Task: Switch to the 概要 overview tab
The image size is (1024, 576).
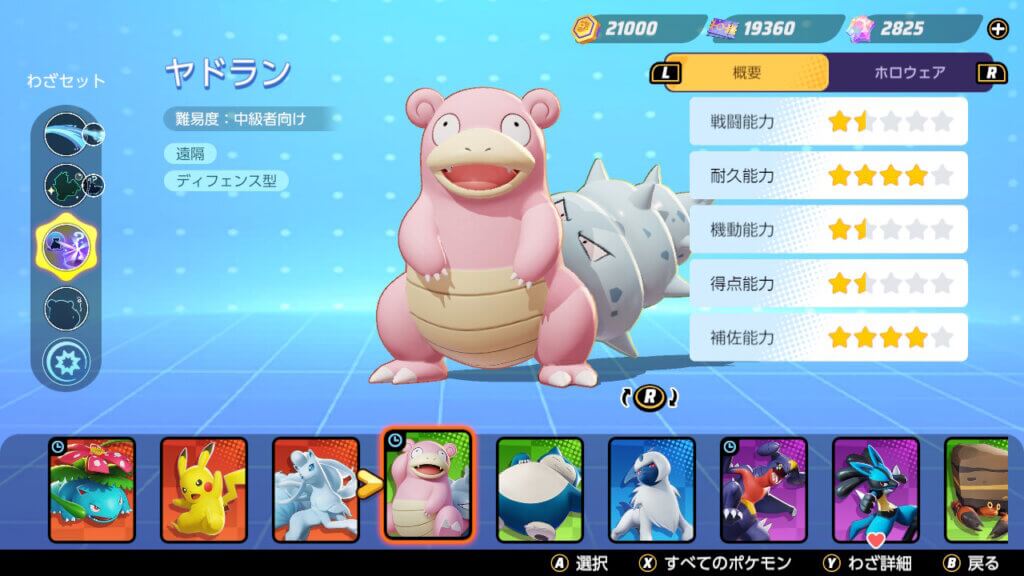Action: [x=747, y=72]
